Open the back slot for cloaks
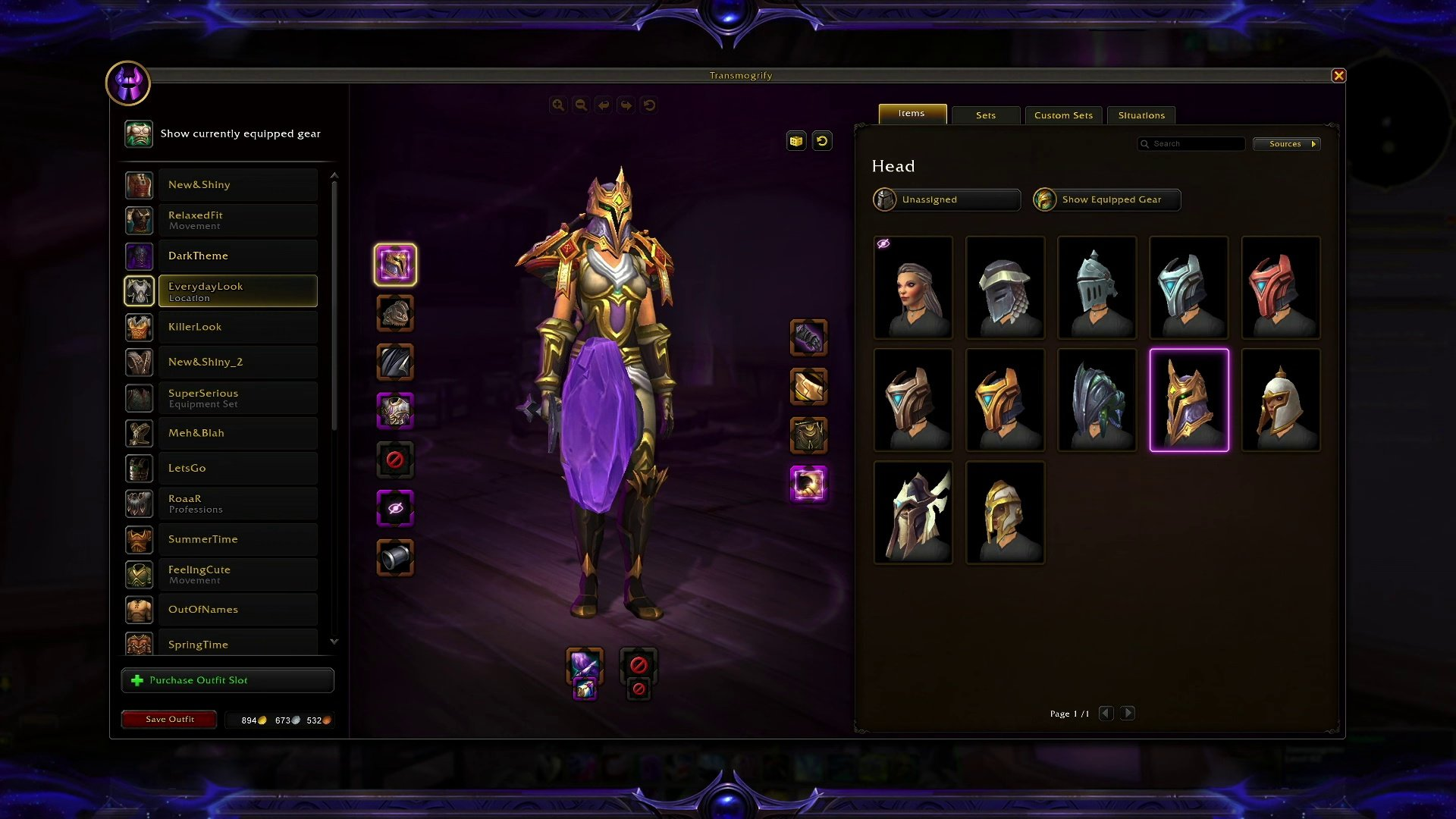The height and width of the screenshot is (819, 1456). 394,362
